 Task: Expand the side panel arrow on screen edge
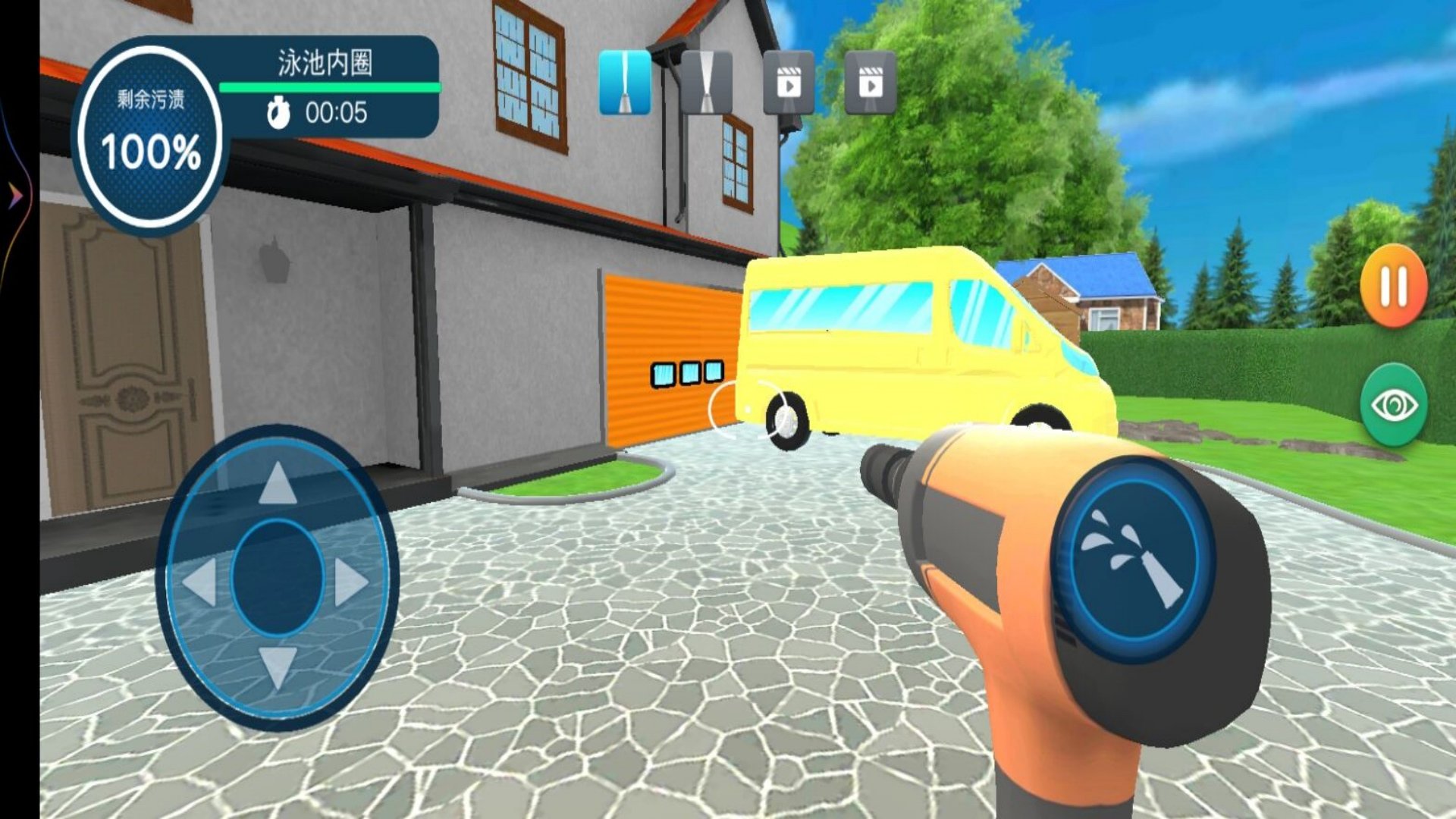[x=15, y=197]
